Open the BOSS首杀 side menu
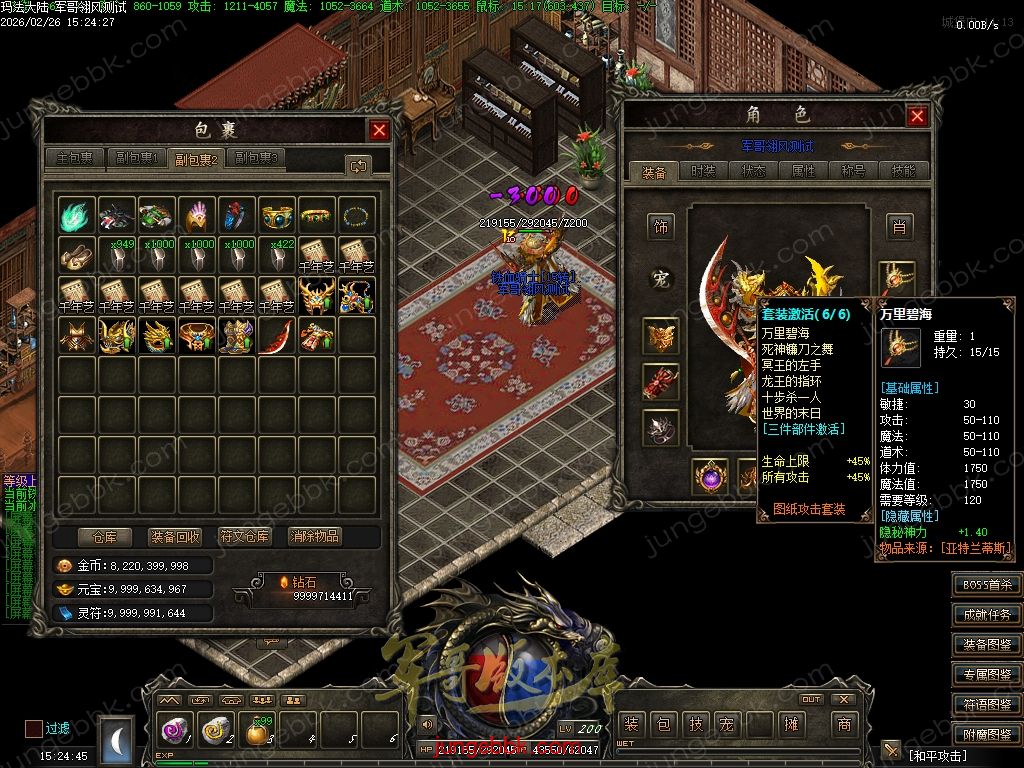The width and height of the screenshot is (1024, 768). (x=986, y=585)
